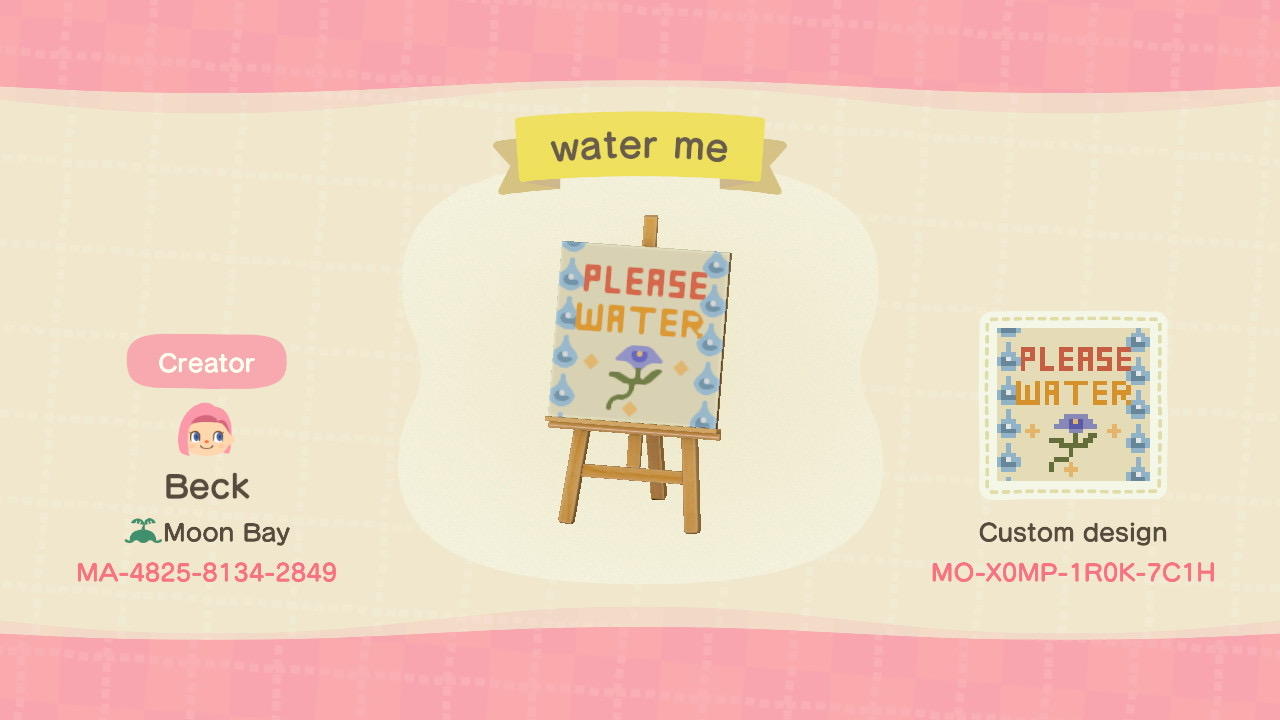
Task: Toggle the Custom design label visibility
Action: click(x=1073, y=532)
